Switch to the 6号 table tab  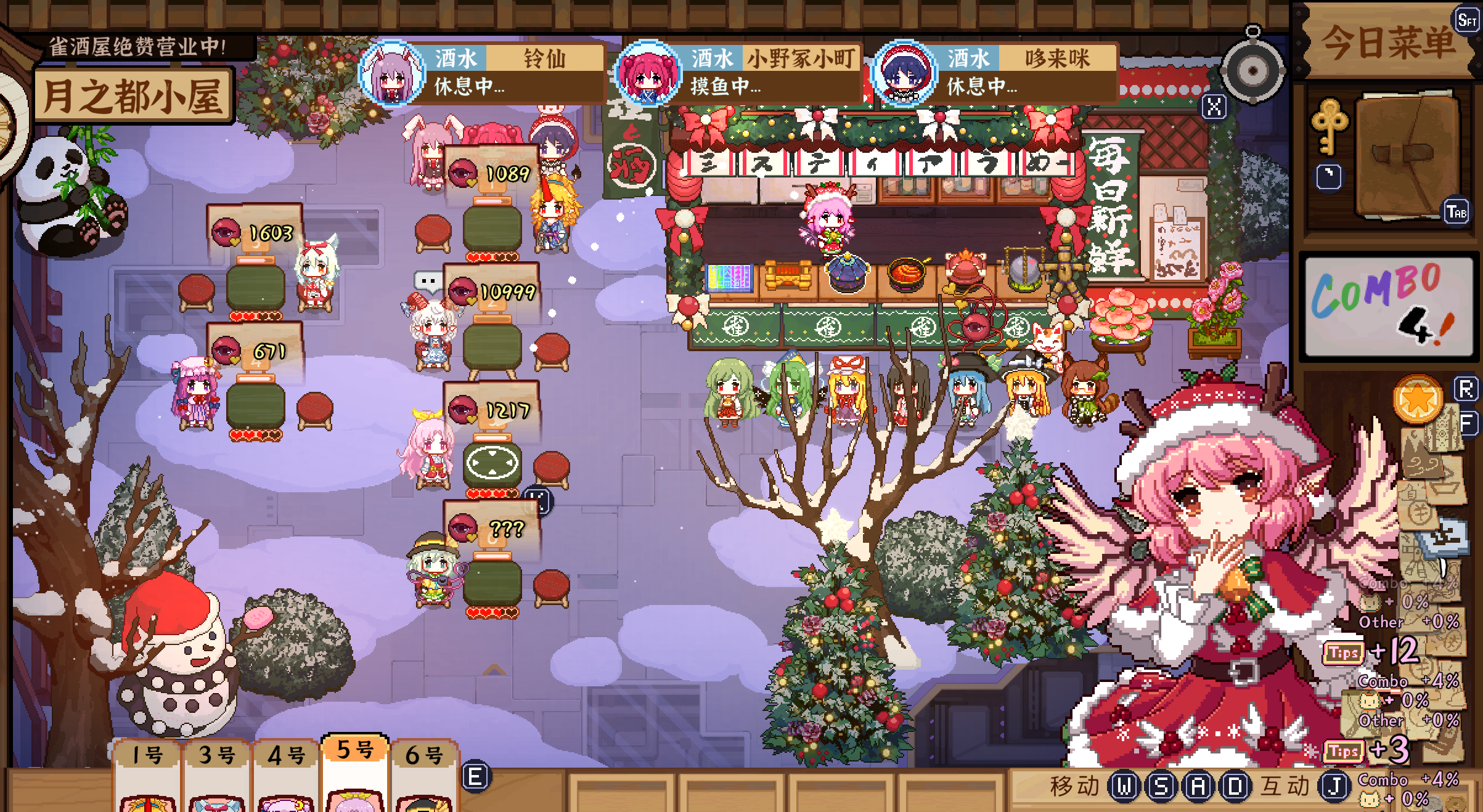point(425,754)
